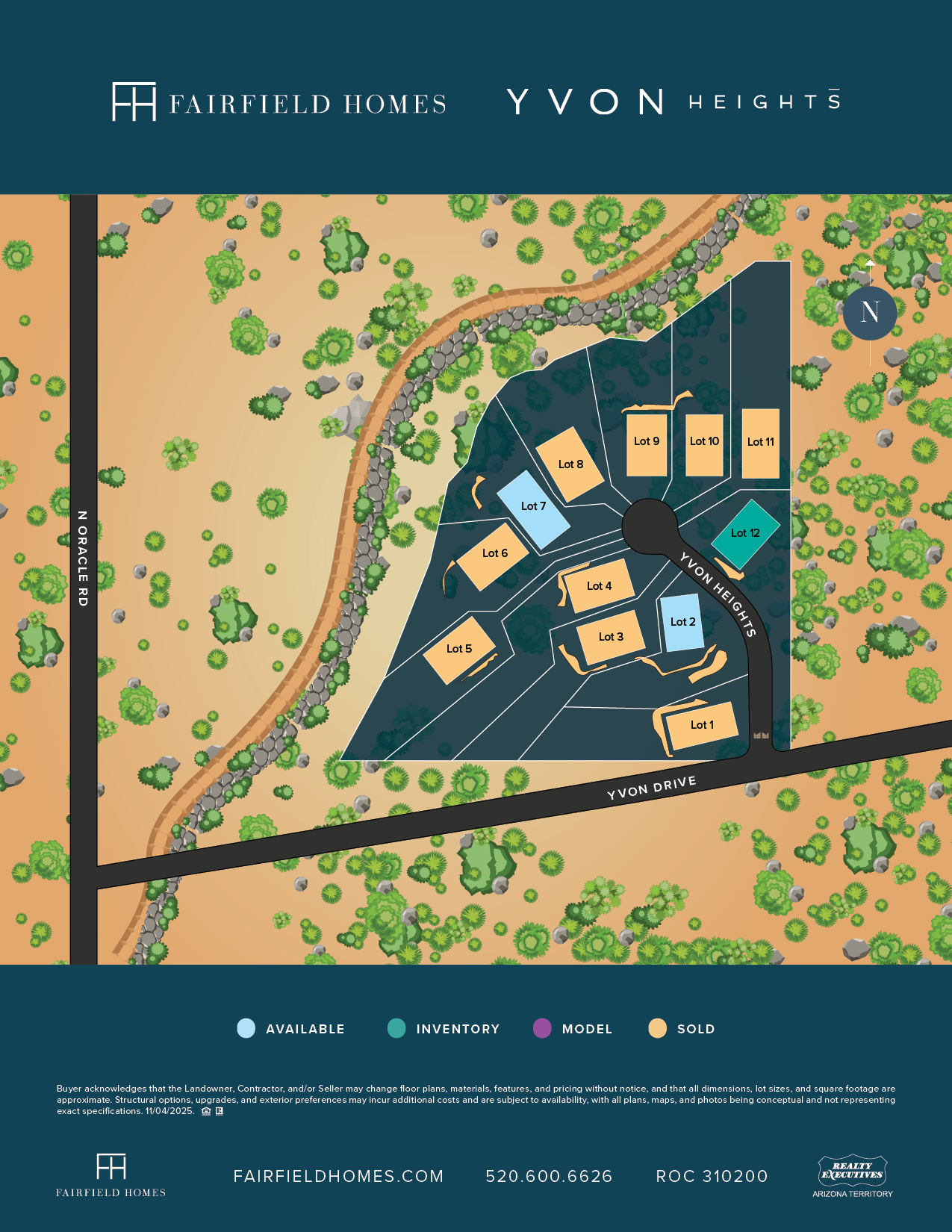Click the Available legend entry

(x=291, y=1029)
